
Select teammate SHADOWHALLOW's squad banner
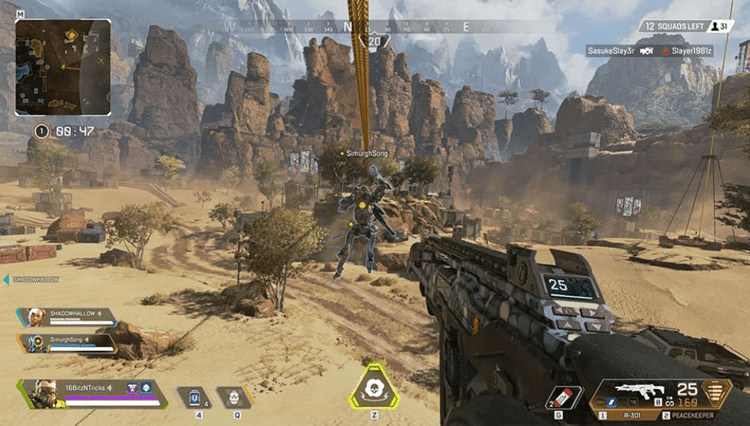(x=66, y=316)
